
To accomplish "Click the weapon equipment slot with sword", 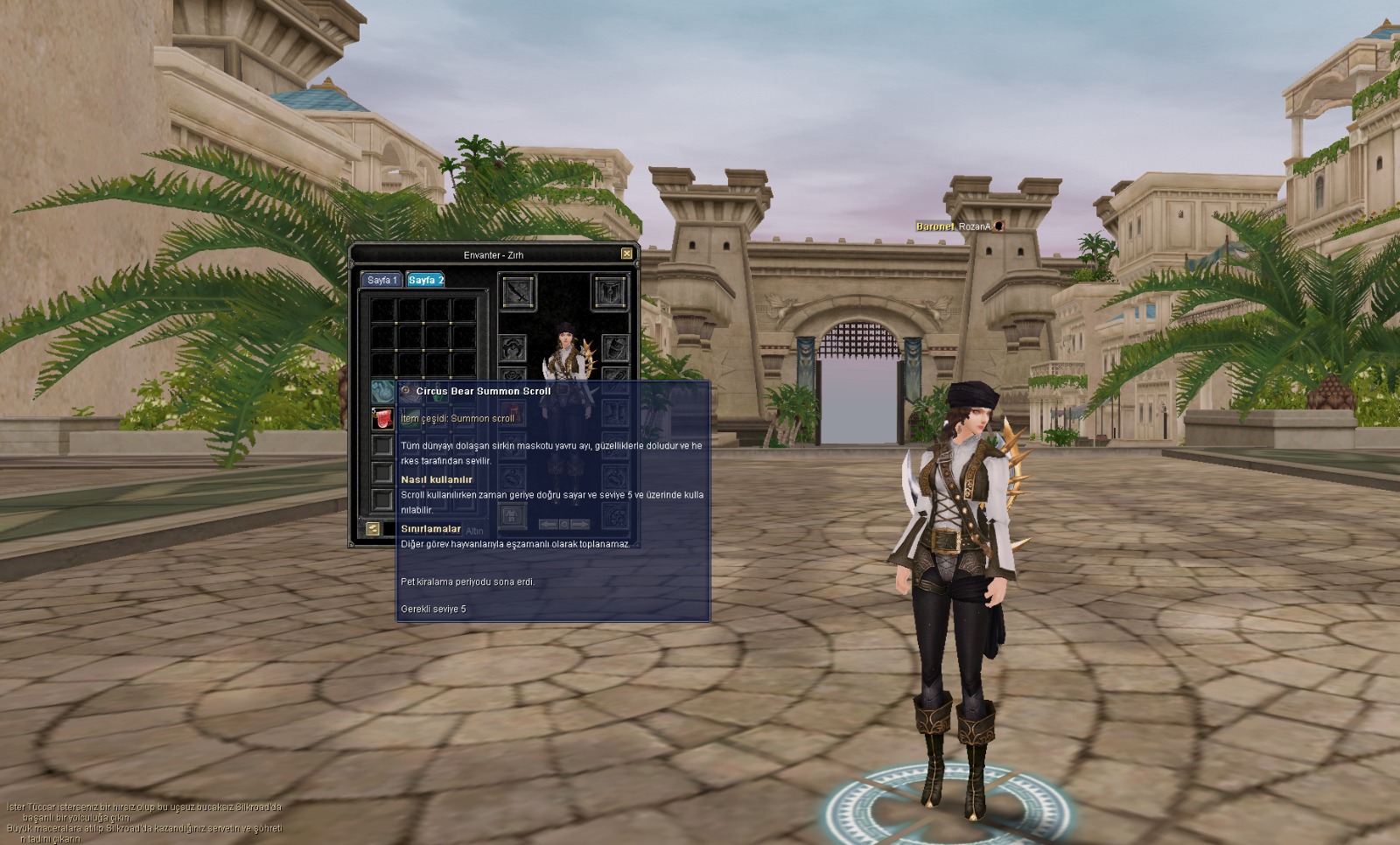I will (x=517, y=292).
